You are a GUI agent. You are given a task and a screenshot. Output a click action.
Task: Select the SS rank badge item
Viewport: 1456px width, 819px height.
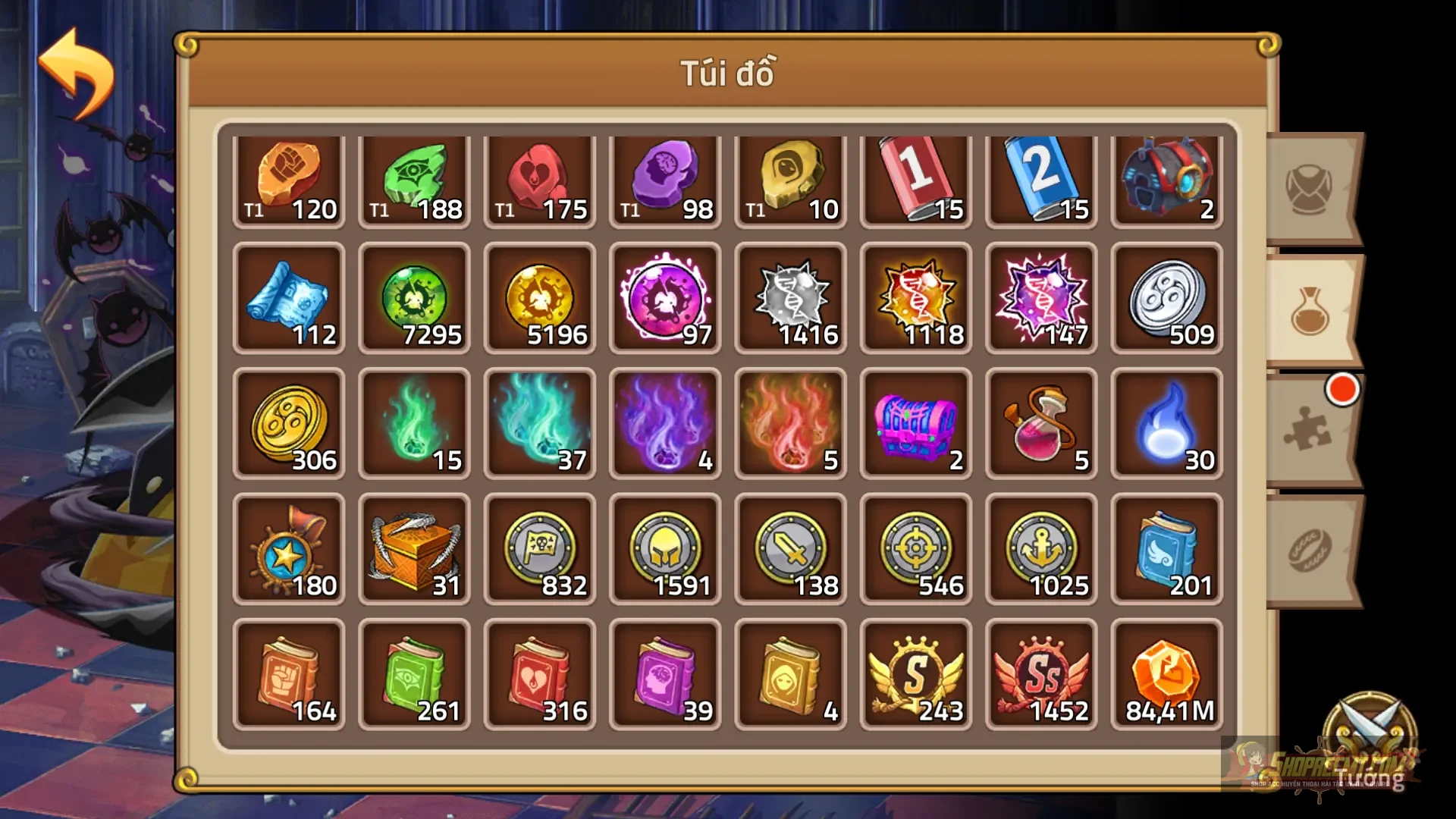coord(1040,673)
